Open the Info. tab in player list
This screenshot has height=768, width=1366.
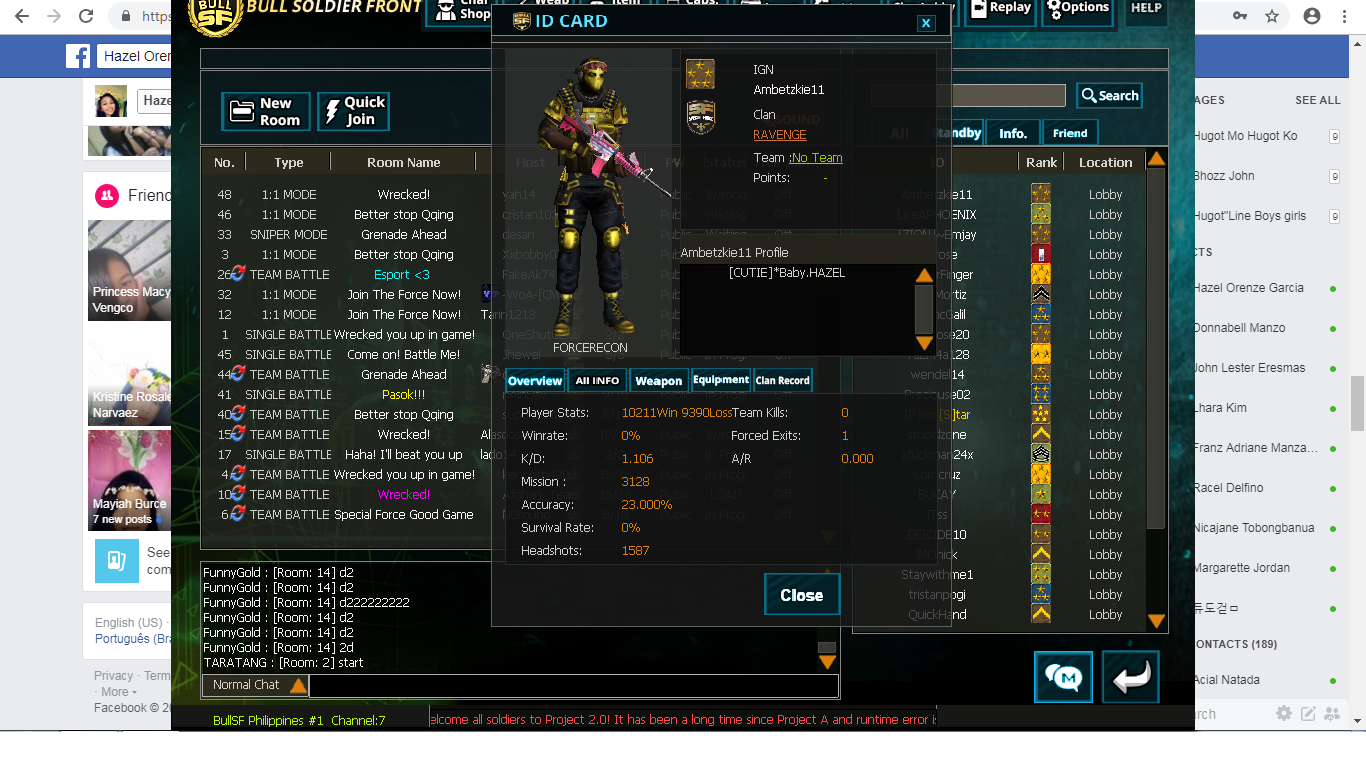pos(1013,133)
